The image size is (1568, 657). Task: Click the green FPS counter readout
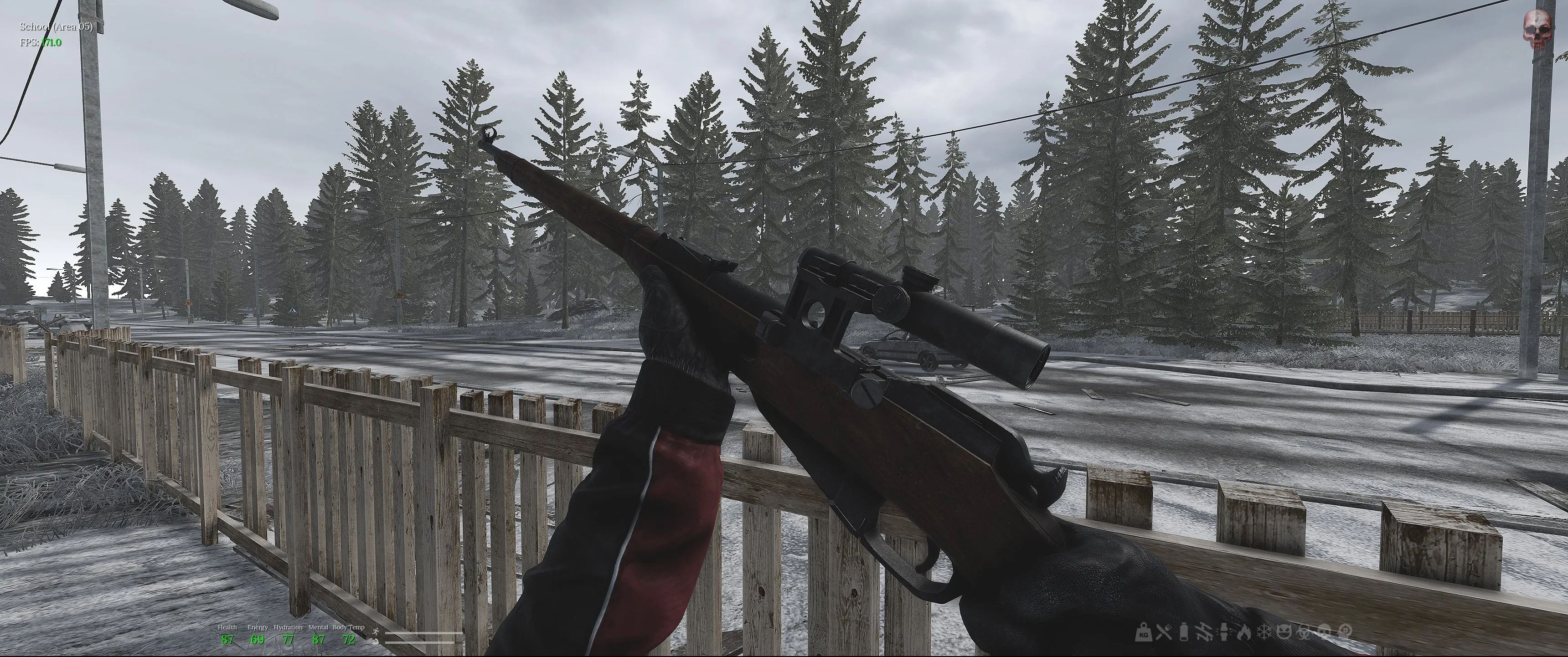point(52,42)
